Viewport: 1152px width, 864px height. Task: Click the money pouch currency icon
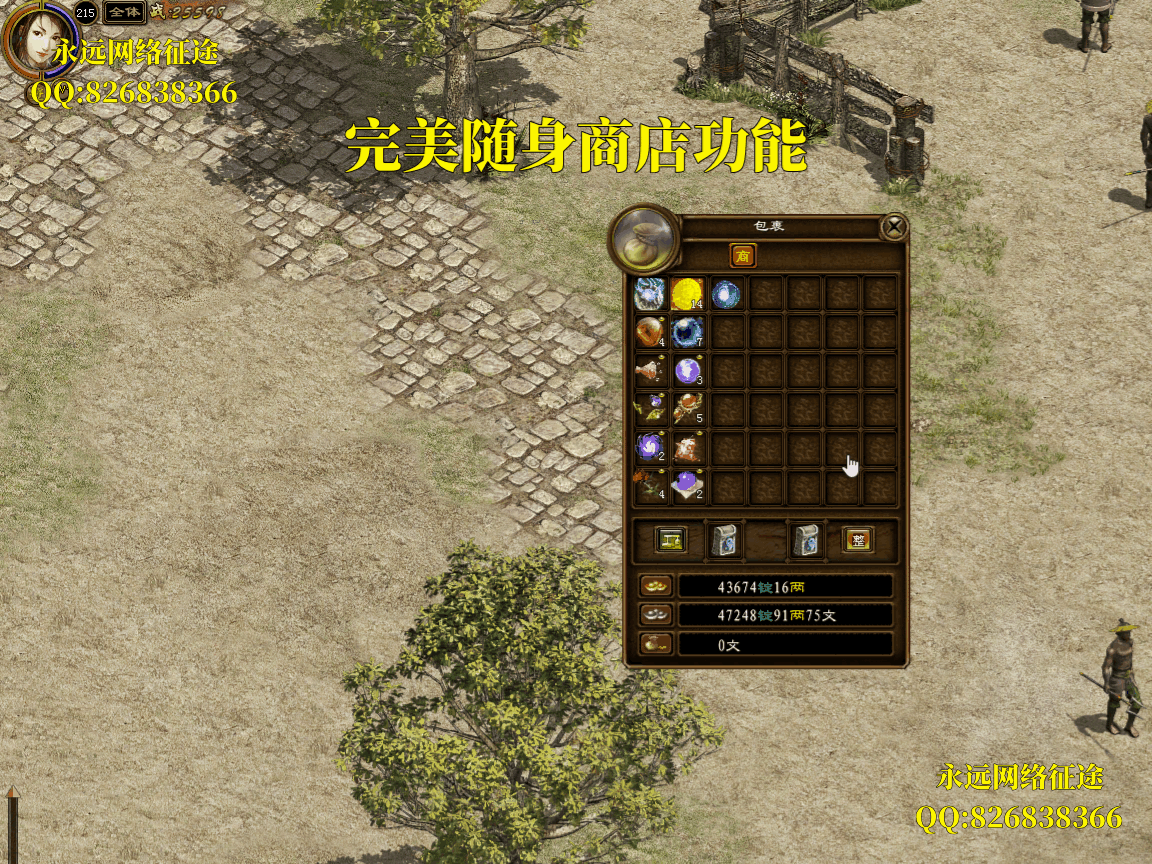[655, 645]
